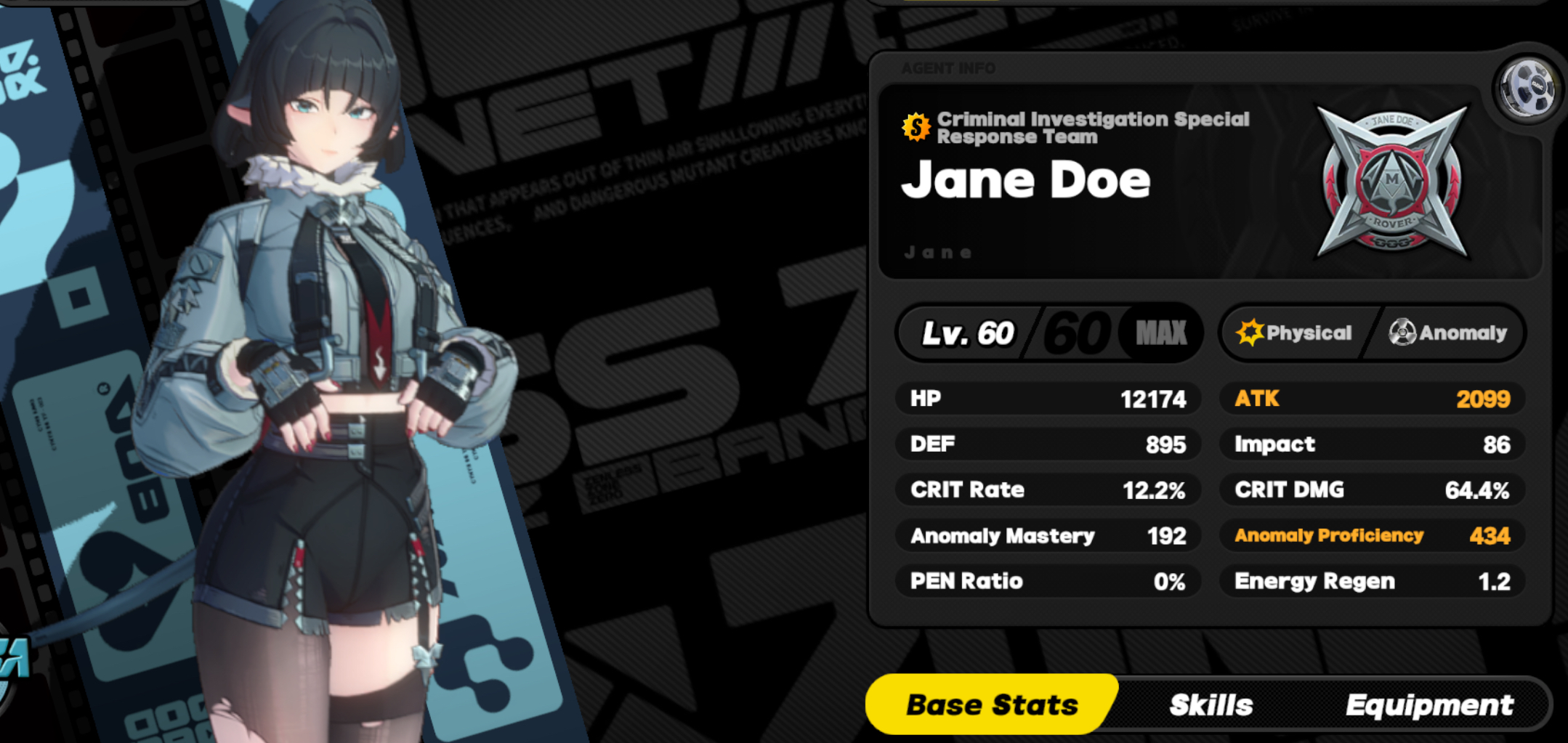Expand the Energy Regen stat row
The width and height of the screenshot is (1568, 743).
click(1372, 581)
